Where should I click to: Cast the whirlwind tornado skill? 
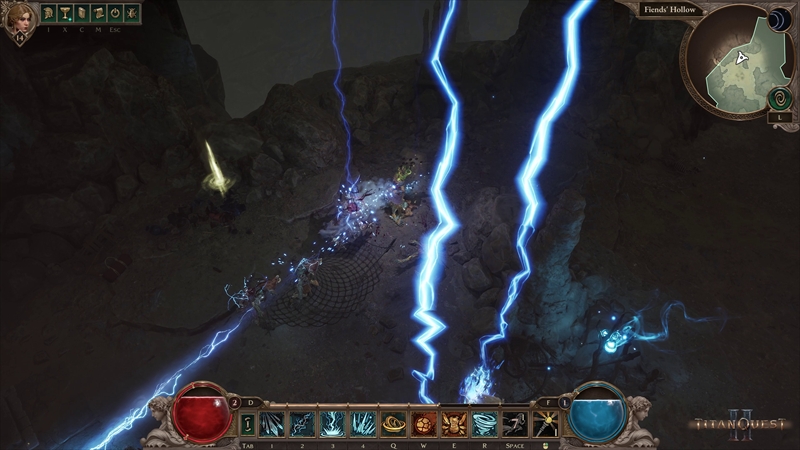point(484,424)
